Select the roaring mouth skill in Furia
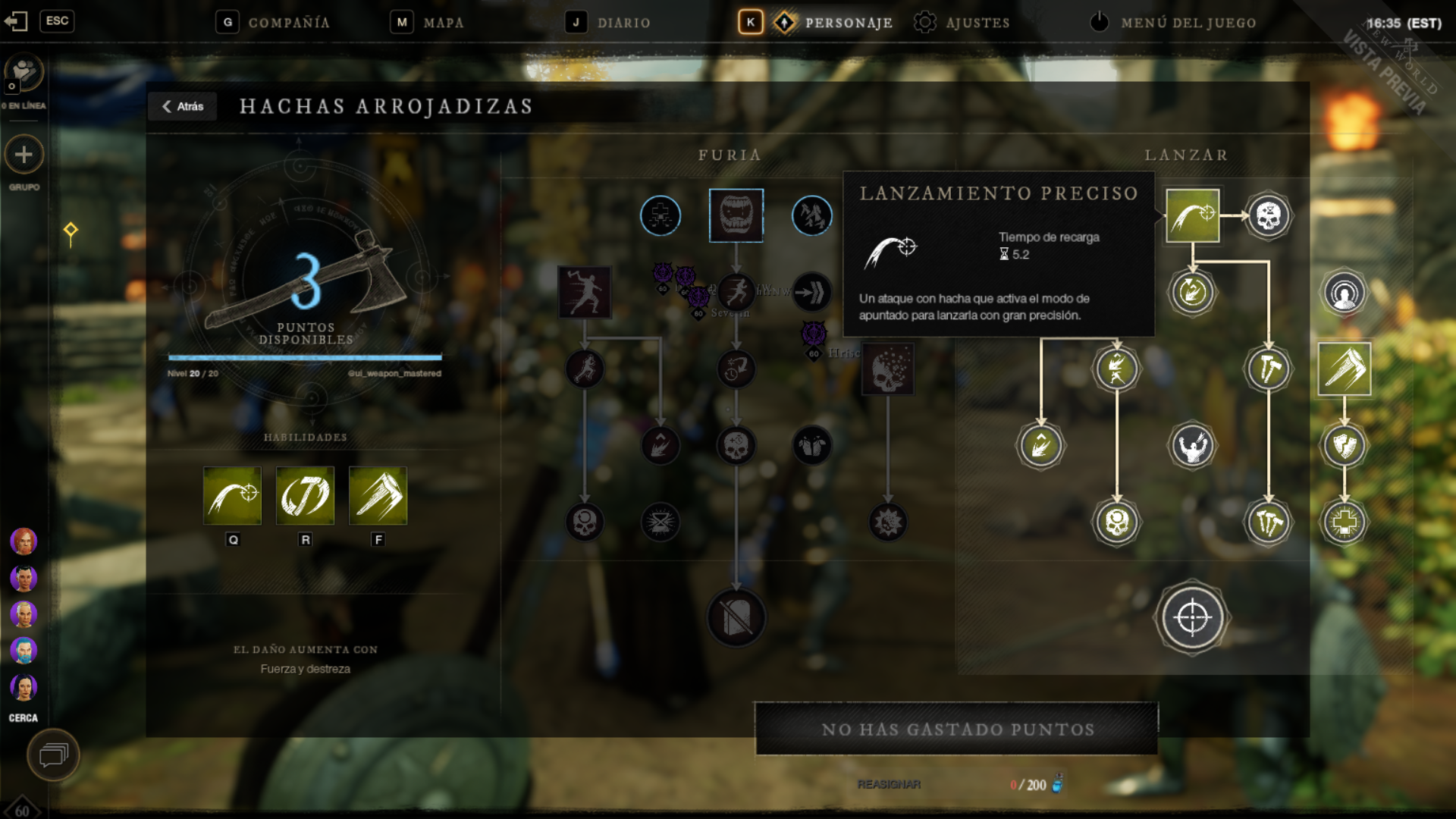The image size is (1456, 819). coord(736,216)
